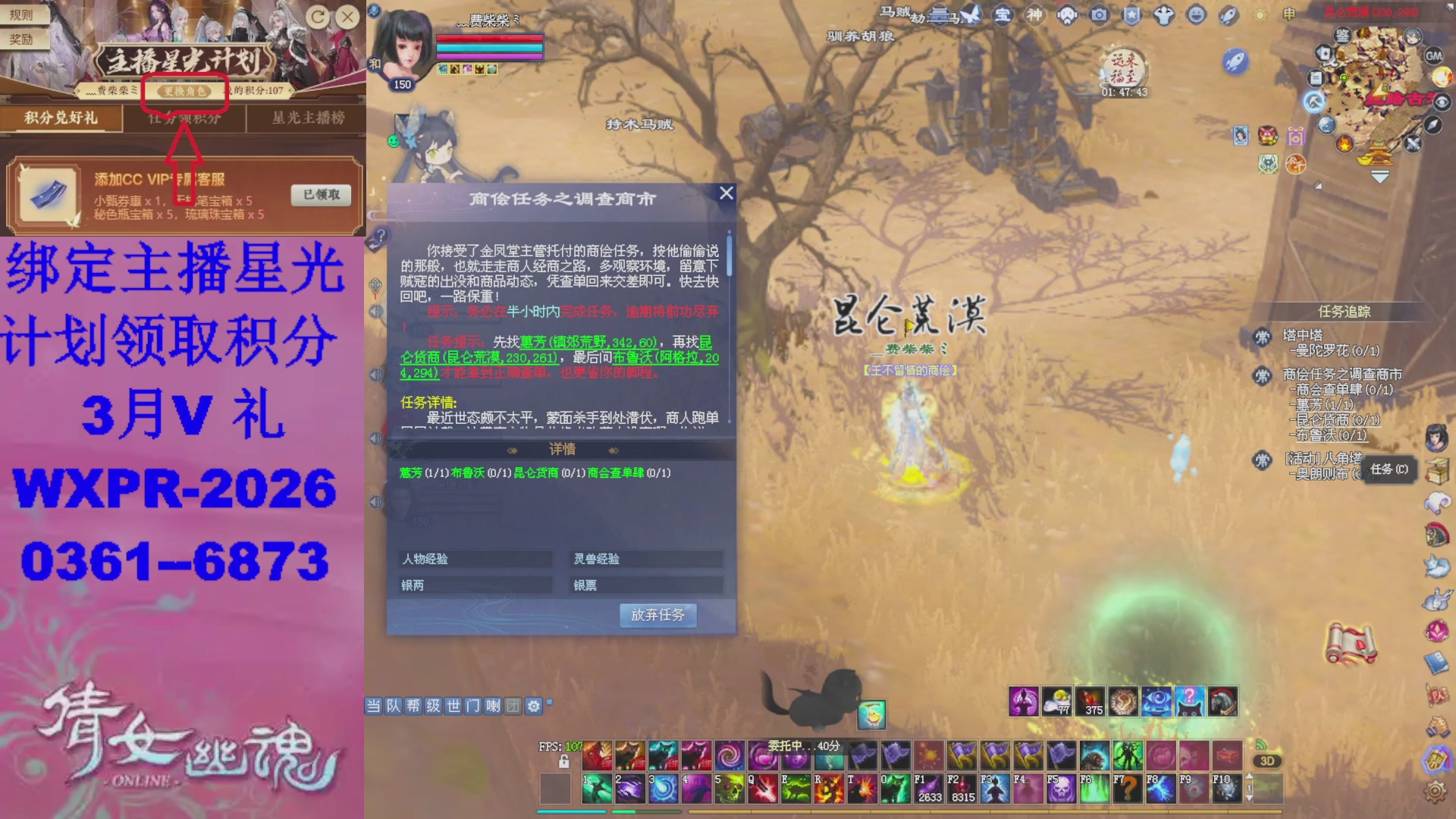Open the 神 deity feature icon
Screen dimensions: 1456x819
[x=1036, y=14]
